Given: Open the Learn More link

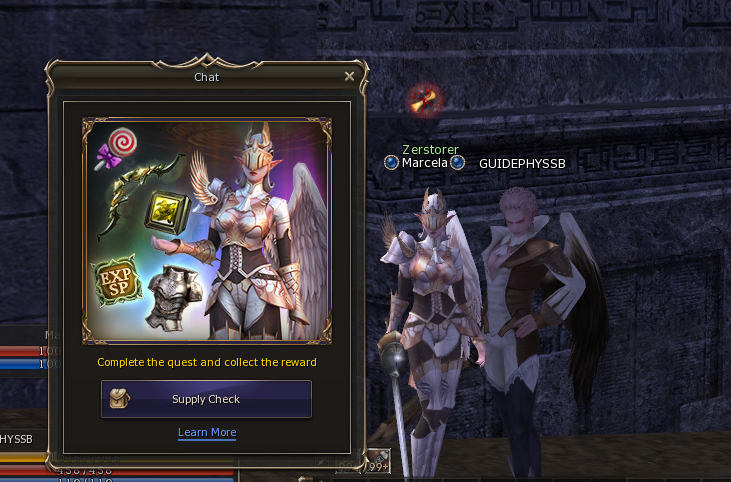Looking at the screenshot, I should tap(207, 432).
